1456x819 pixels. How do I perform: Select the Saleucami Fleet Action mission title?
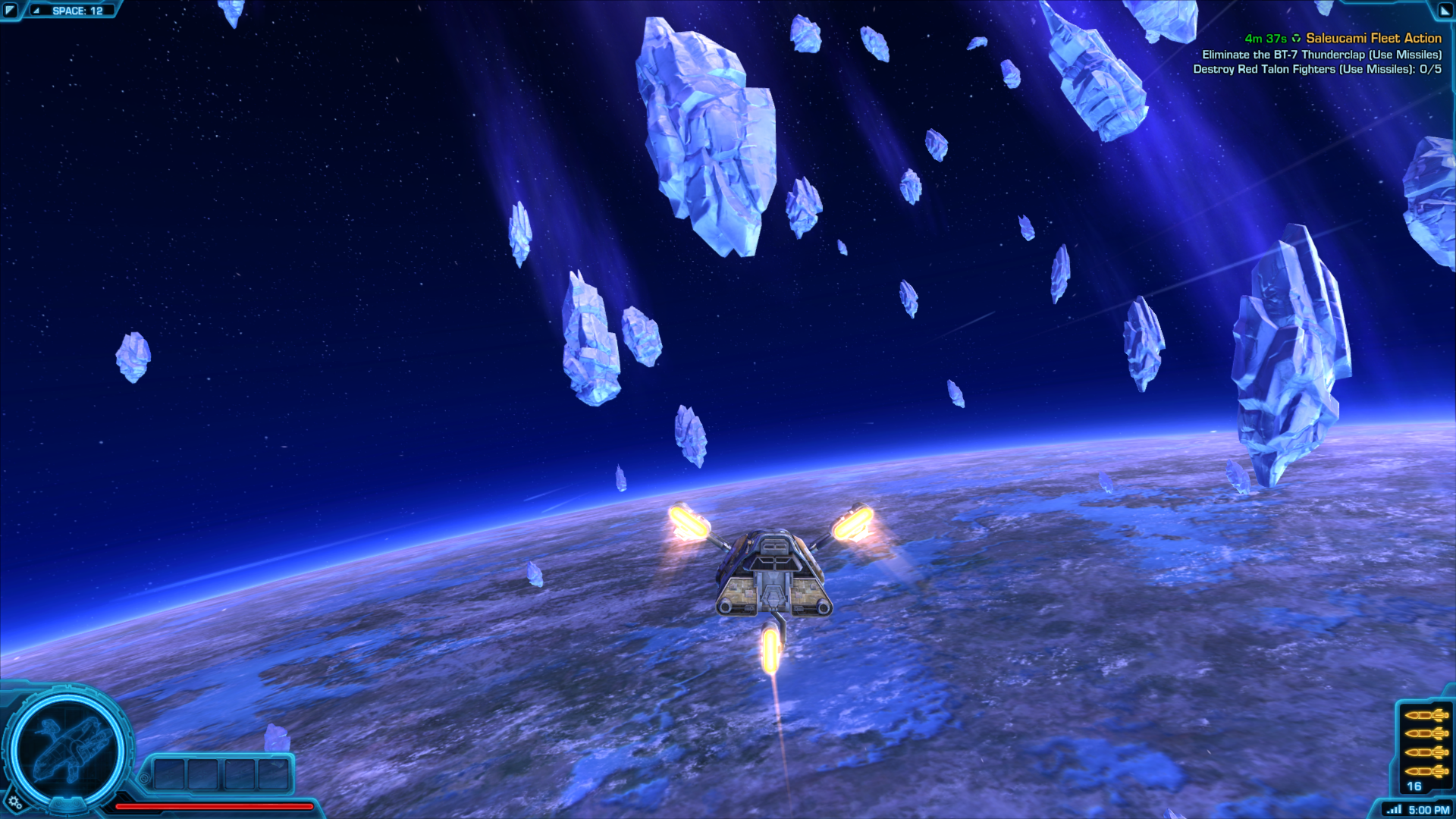(x=1373, y=37)
